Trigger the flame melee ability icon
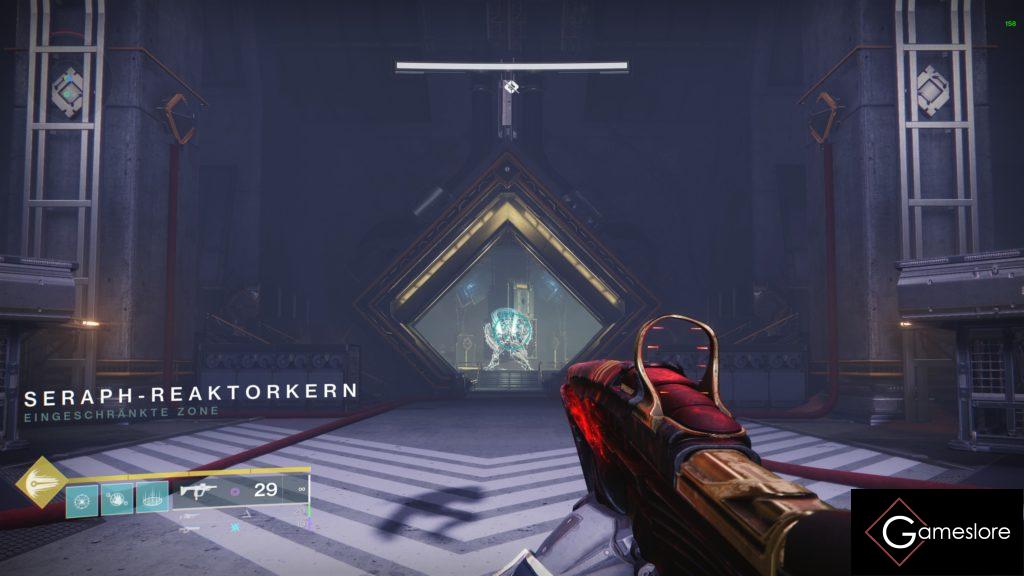This screenshot has width=1024, height=576. click(117, 498)
